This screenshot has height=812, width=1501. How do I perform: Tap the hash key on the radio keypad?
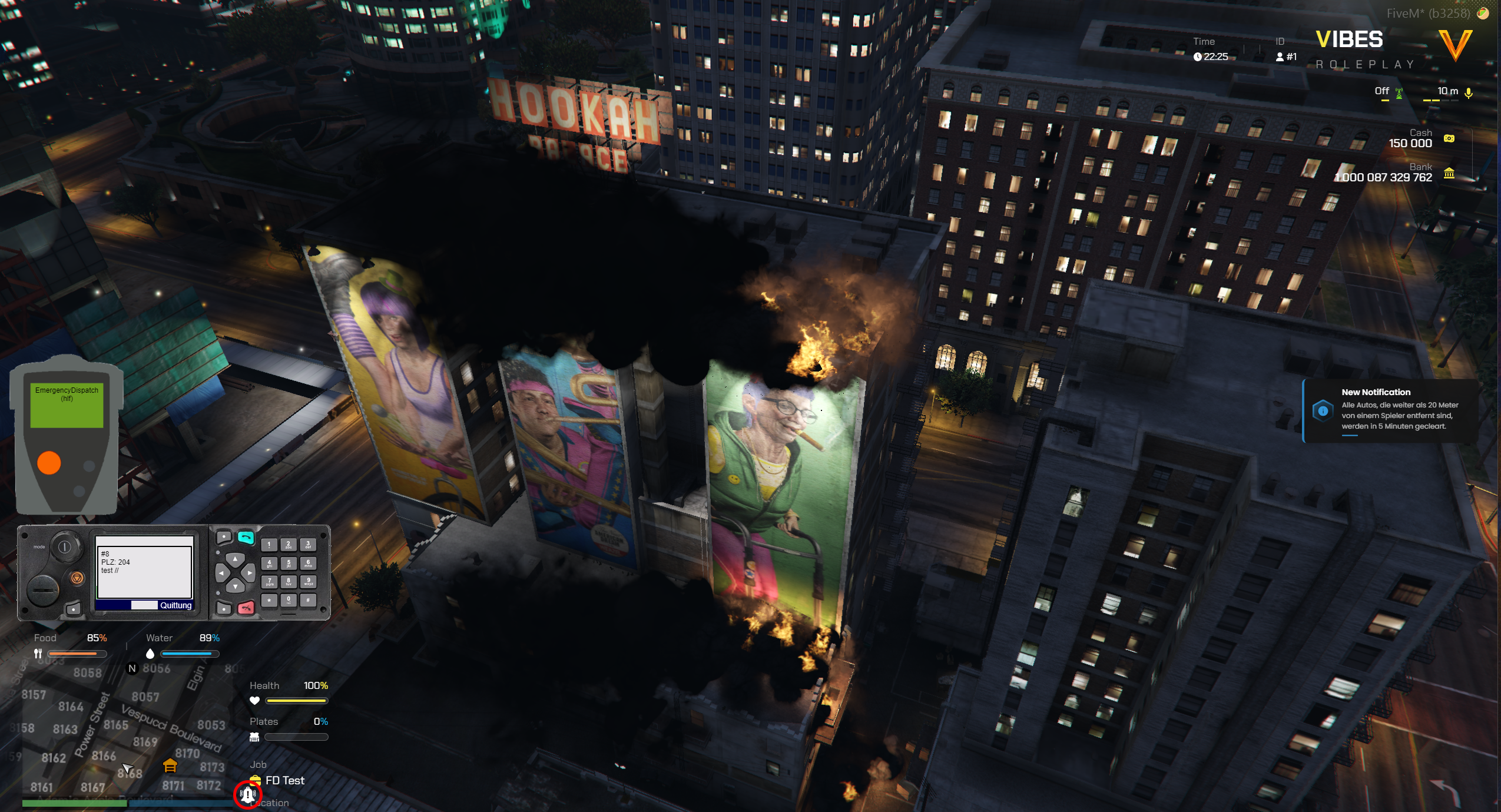coord(308,600)
